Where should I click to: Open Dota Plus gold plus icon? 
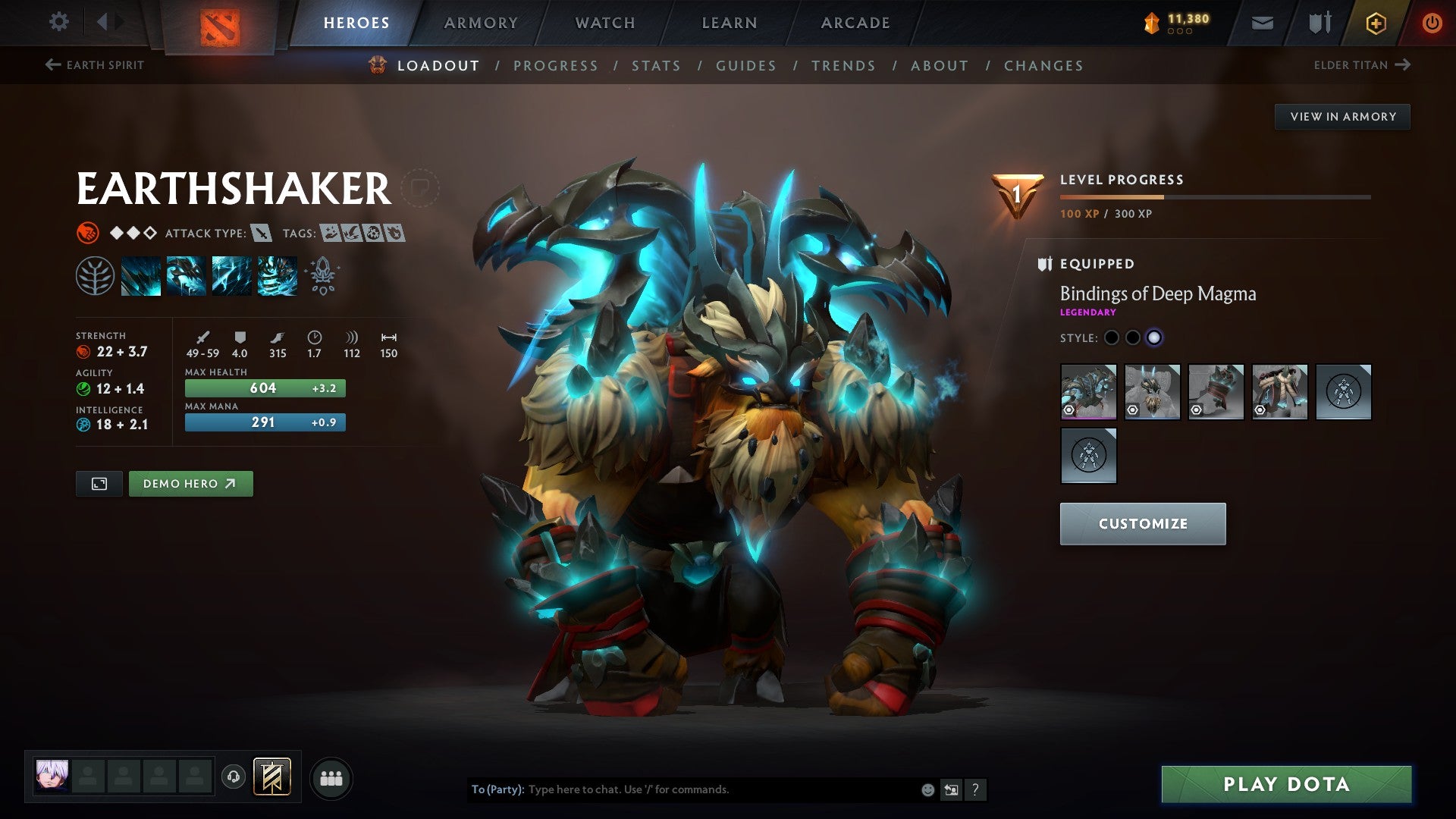tap(1376, 23)
